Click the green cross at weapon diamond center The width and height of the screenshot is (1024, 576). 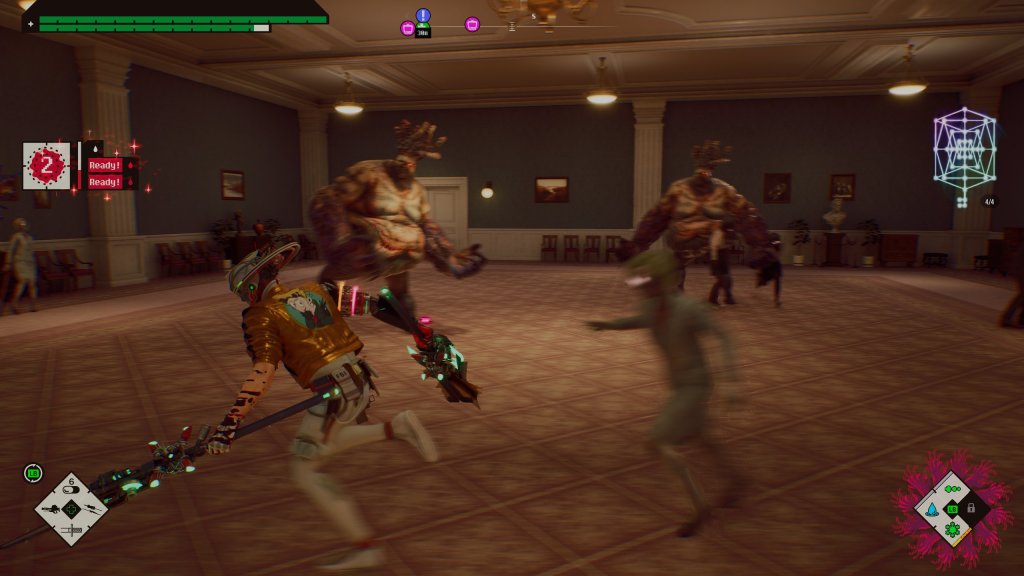tap(71, 509)
